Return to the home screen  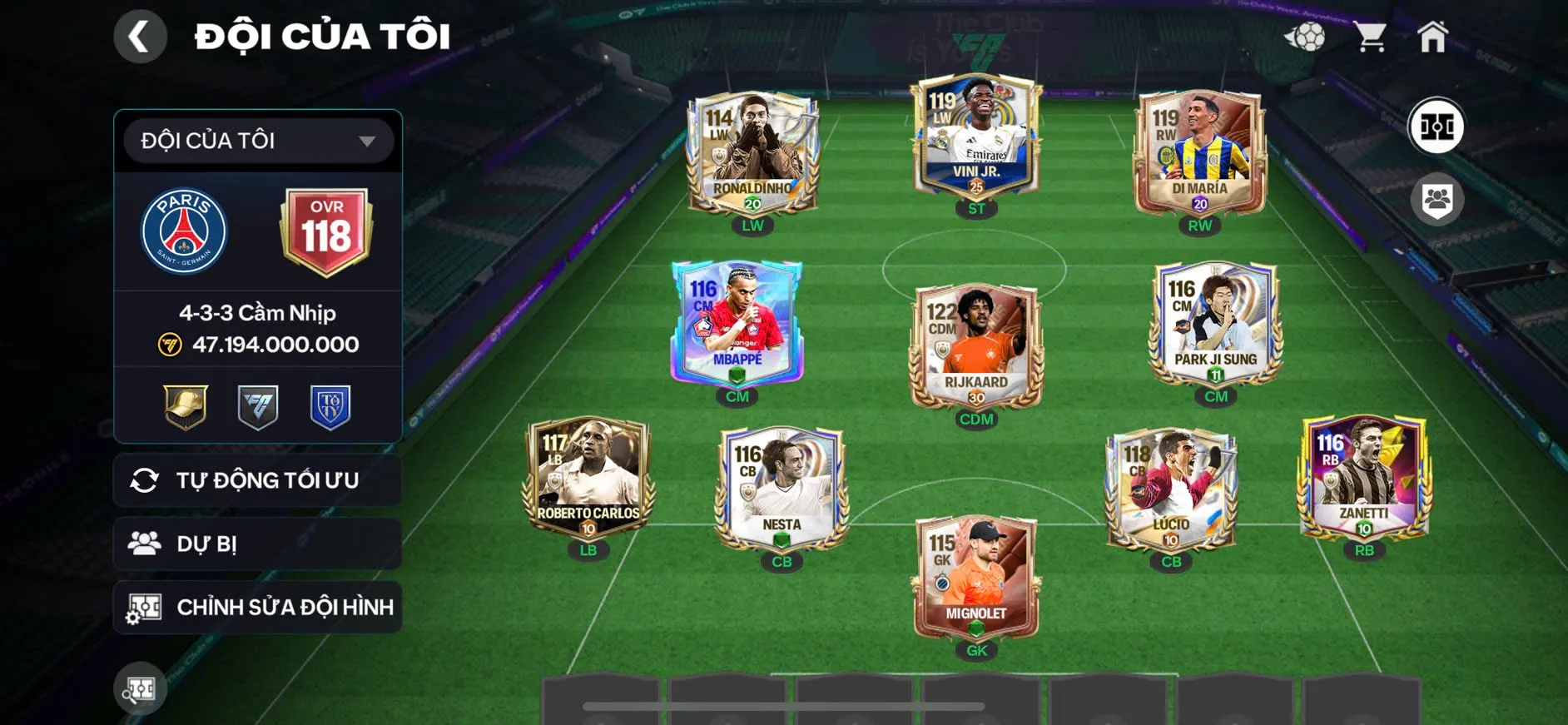(x=1432, y=37)
